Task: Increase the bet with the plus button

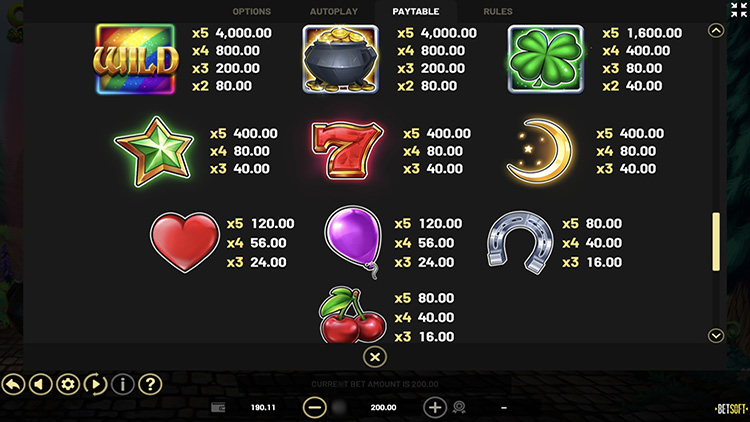Action: 435,407
